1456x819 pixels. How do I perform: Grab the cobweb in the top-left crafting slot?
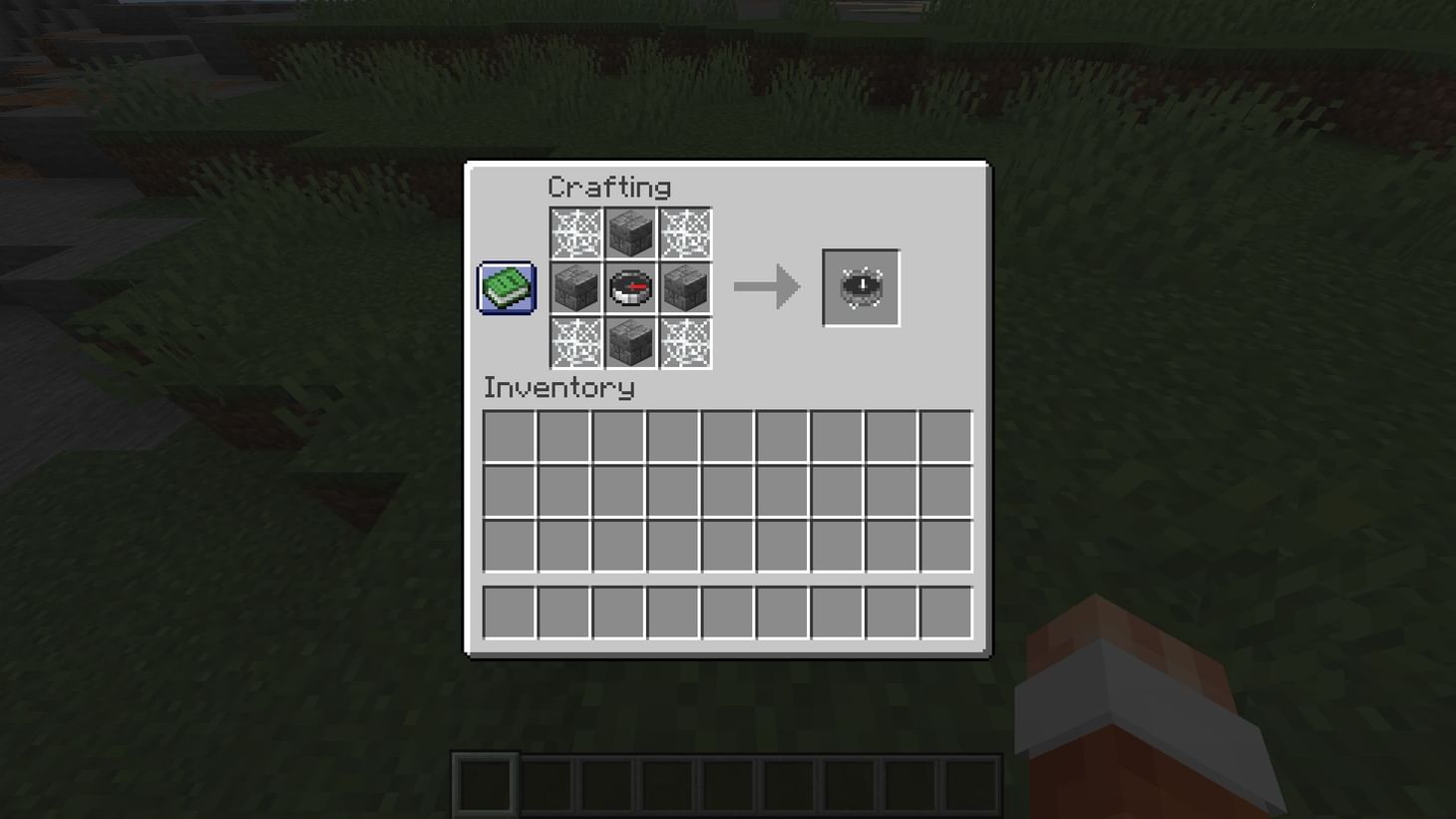pos(576,233)
